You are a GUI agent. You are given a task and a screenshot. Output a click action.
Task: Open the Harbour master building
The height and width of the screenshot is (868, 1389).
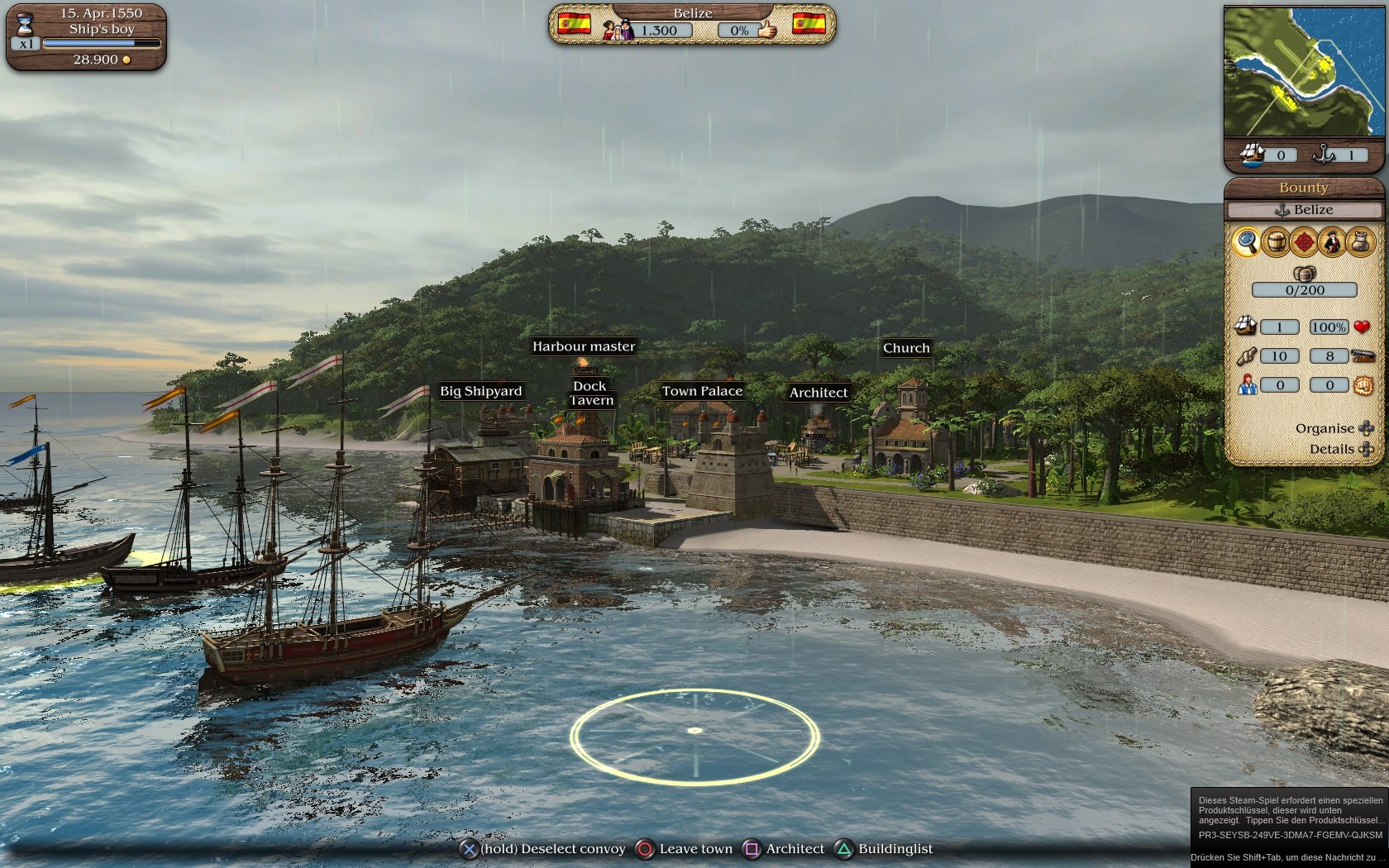(x=584, y=346)
